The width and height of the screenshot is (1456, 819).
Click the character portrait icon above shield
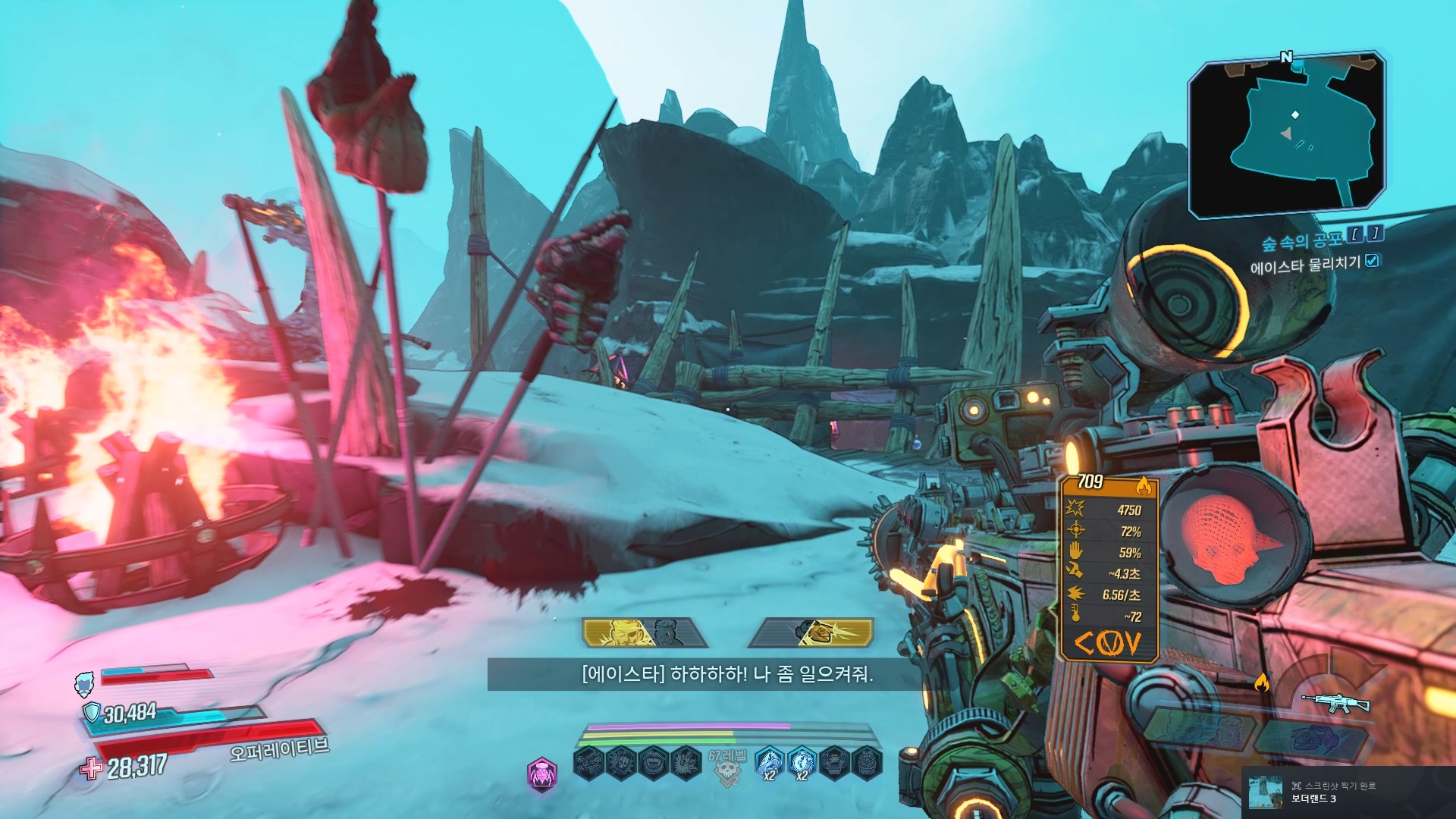click(x=84, y=683)
